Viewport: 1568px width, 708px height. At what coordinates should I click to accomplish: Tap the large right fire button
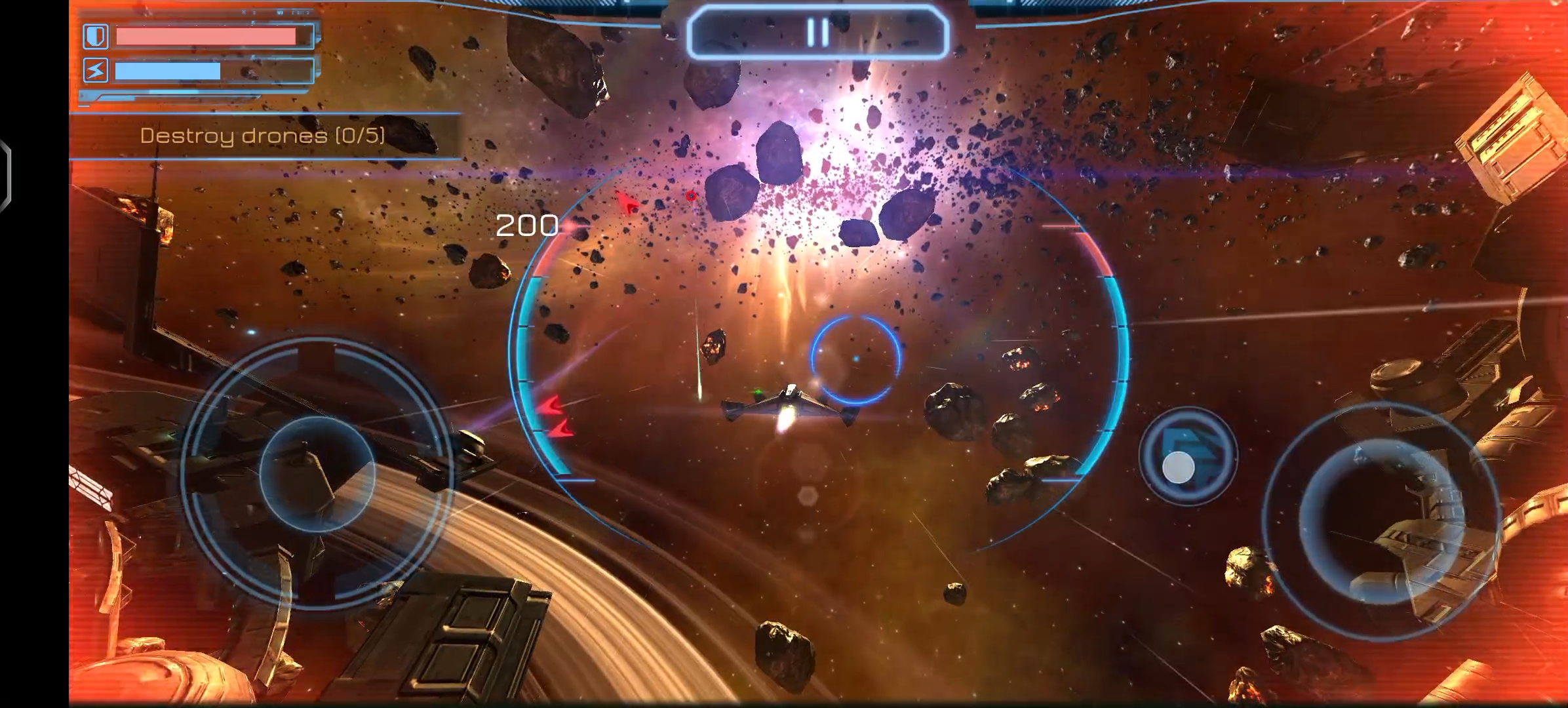(x=1382, y=520)
